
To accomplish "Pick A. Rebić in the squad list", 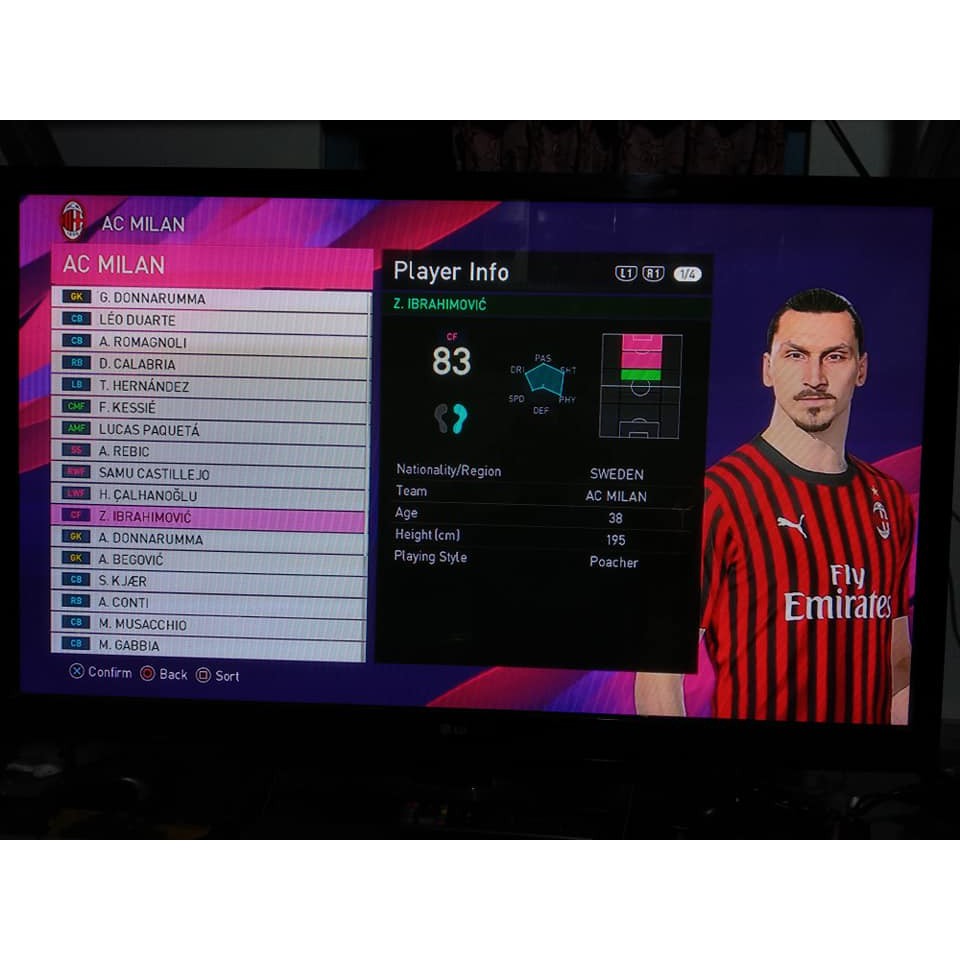I will click(x=211, y=452).
